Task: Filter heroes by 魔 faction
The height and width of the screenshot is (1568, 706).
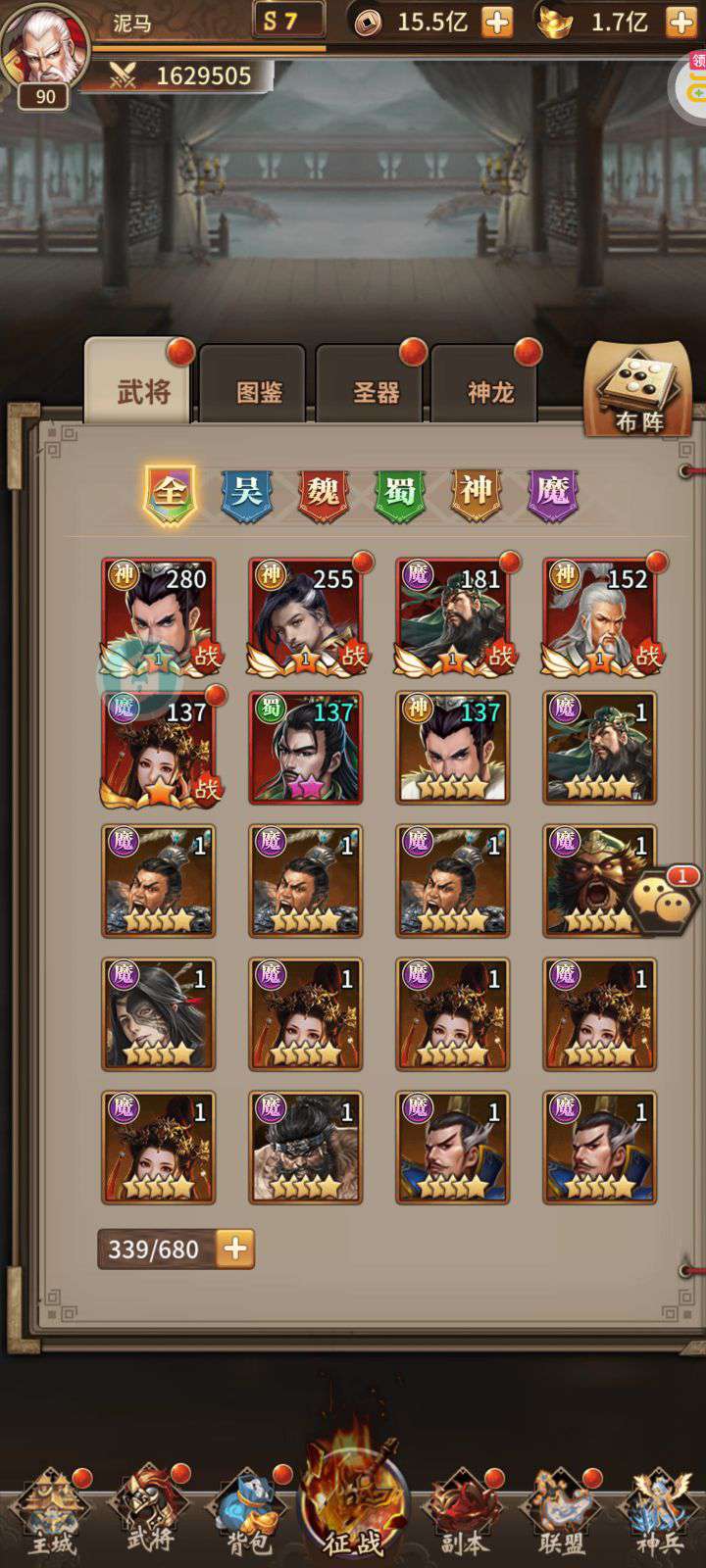Action: coord(553,492)
